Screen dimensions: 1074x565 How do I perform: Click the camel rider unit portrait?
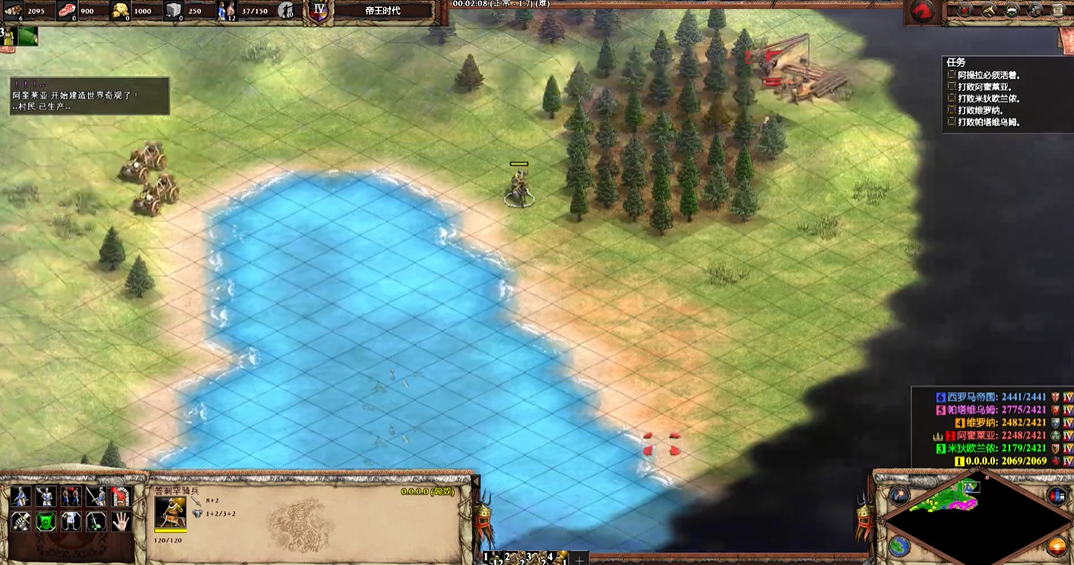coord(169,513)
